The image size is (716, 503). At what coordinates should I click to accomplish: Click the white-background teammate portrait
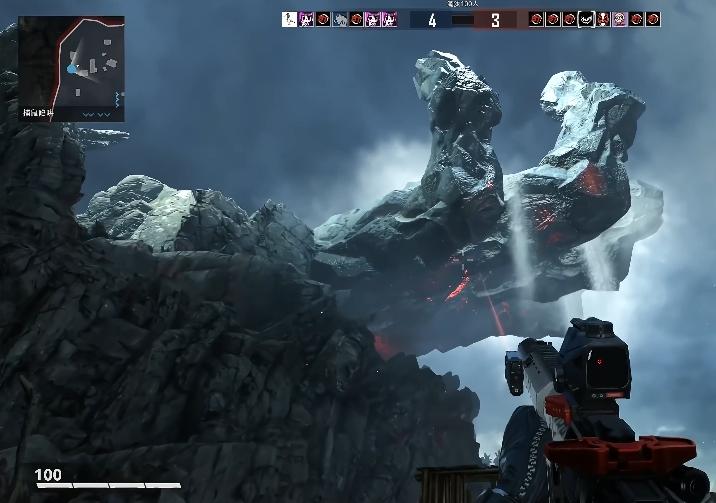(x=289, y=19)
